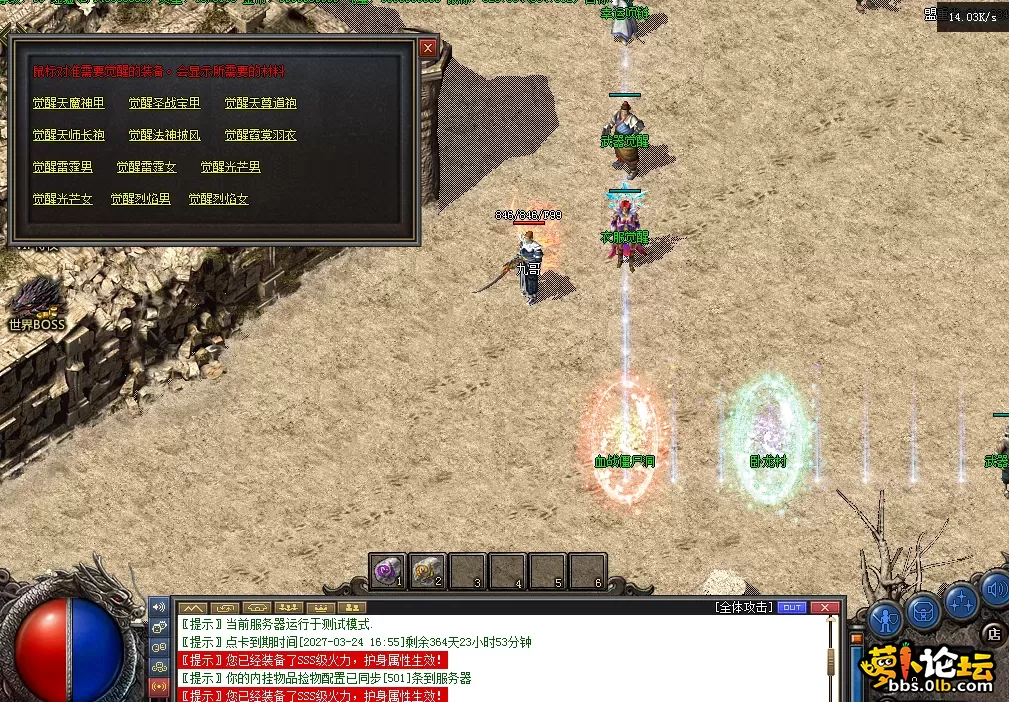Use the purple item in hotbar slot 1
The height and width of the screenshot is (702, 1009).
pyautogui.click(x=387, y=571)
